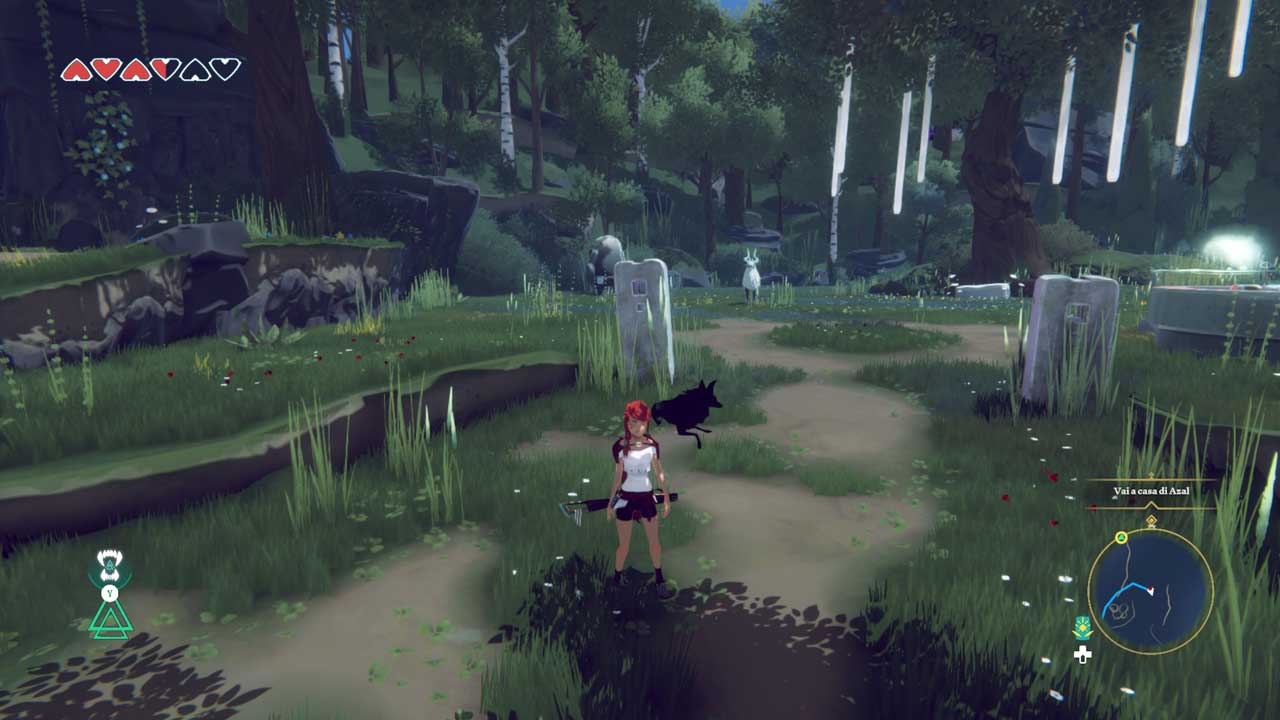Image resolution: width=1280 pixels, height=720 pixels.
Task: Click the green double-triangle ability icon
Action: (110, 620)
